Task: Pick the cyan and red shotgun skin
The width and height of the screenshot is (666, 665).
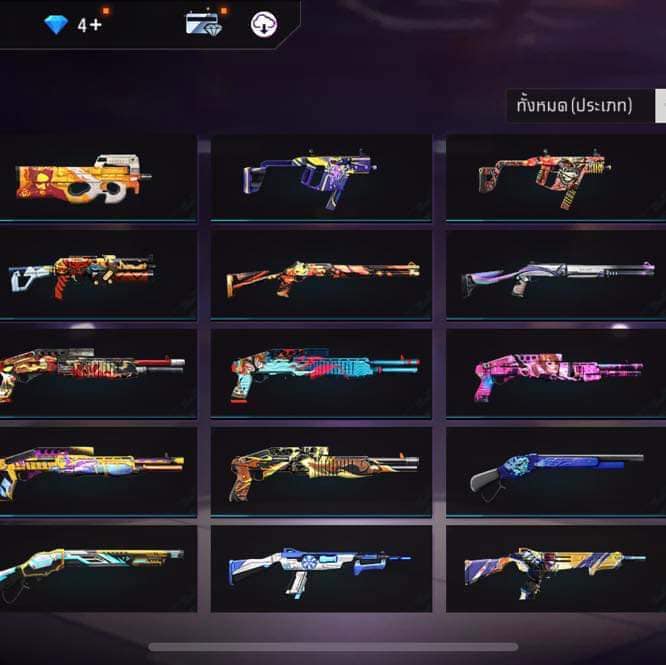Action: click(321, 372)
